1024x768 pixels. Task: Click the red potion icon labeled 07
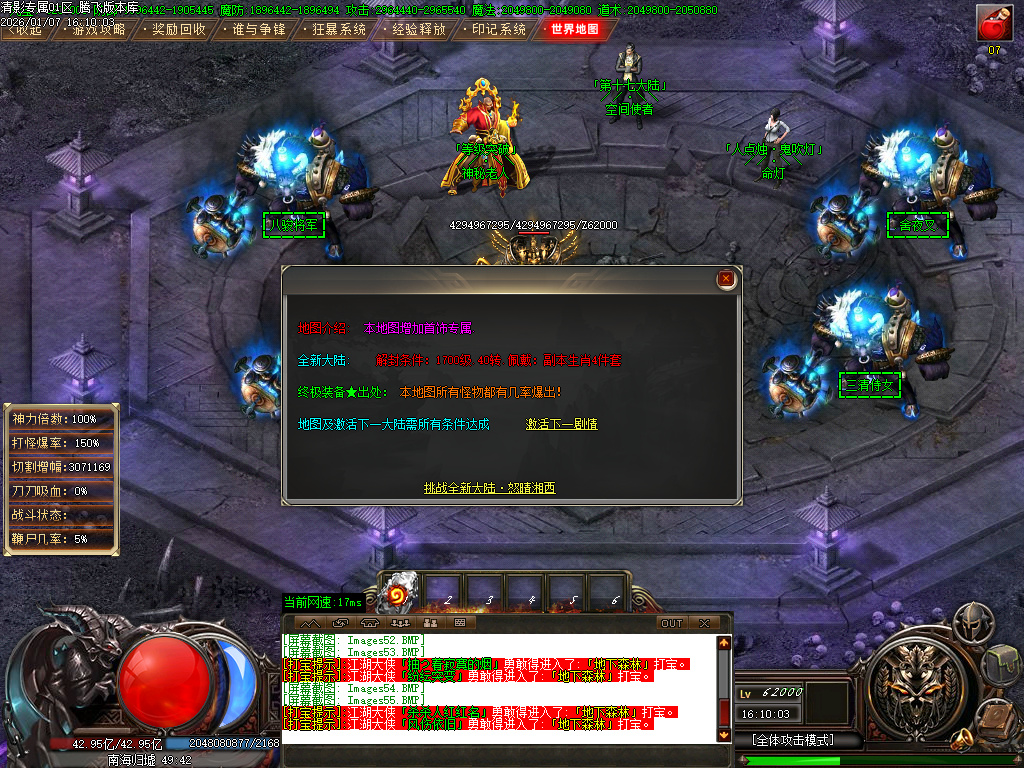click(x=994, y=23)
